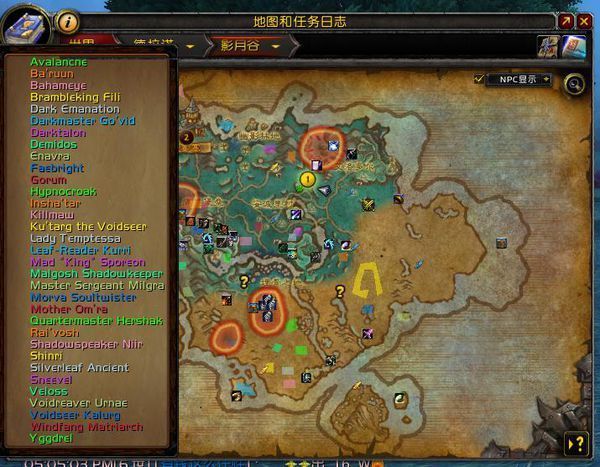
Task: Open the blue book icon at top right
Action: click(x=573, y=46)
